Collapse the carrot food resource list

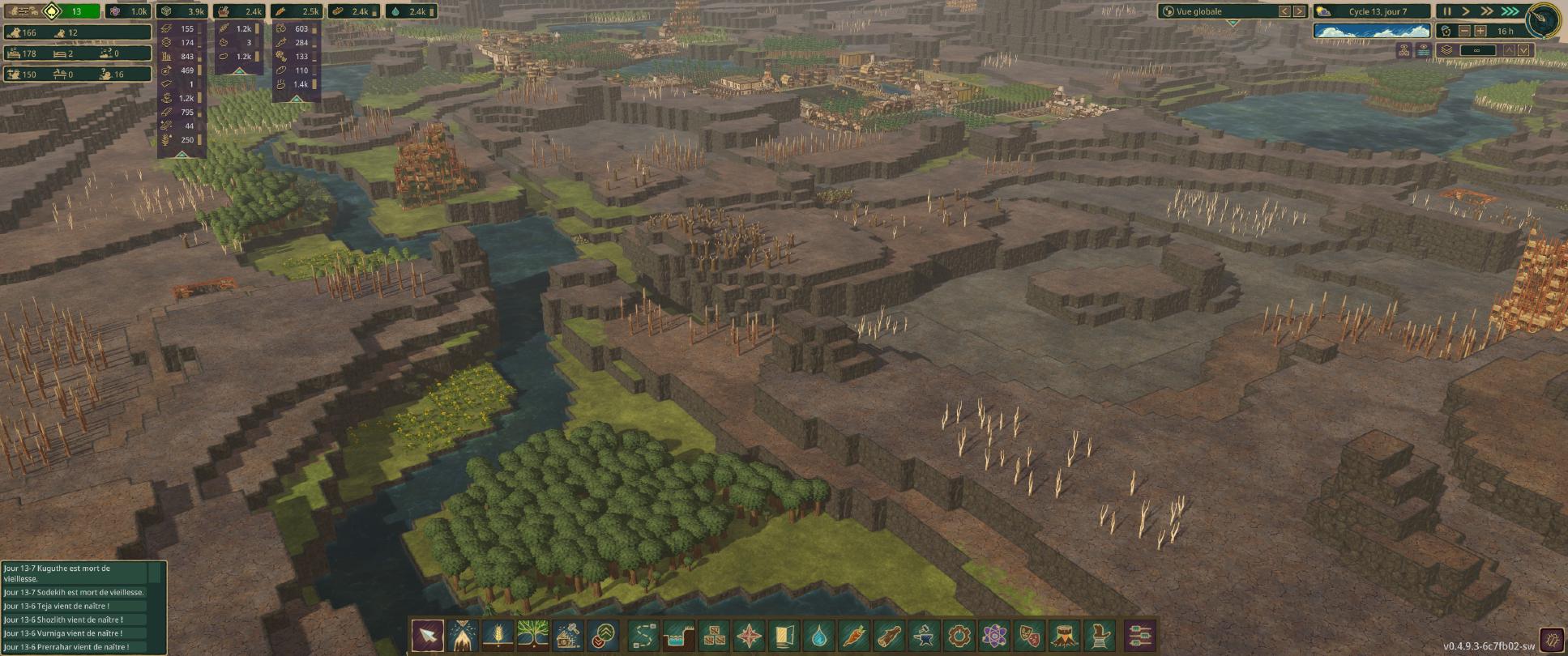[x=296, y=99]
